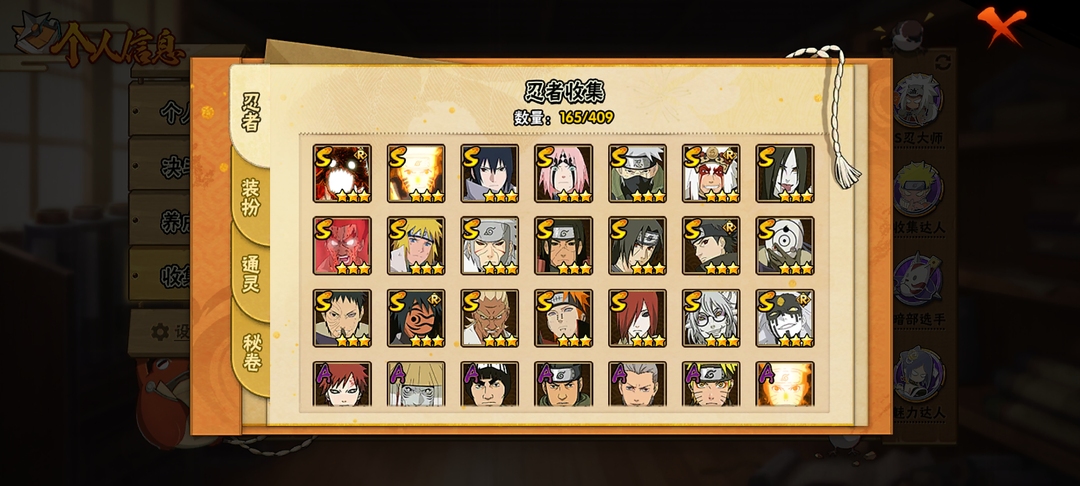1080x486 pixels.
Task: Select the white spiral-masked Obito portrait
Action: [x=785, y=246]
